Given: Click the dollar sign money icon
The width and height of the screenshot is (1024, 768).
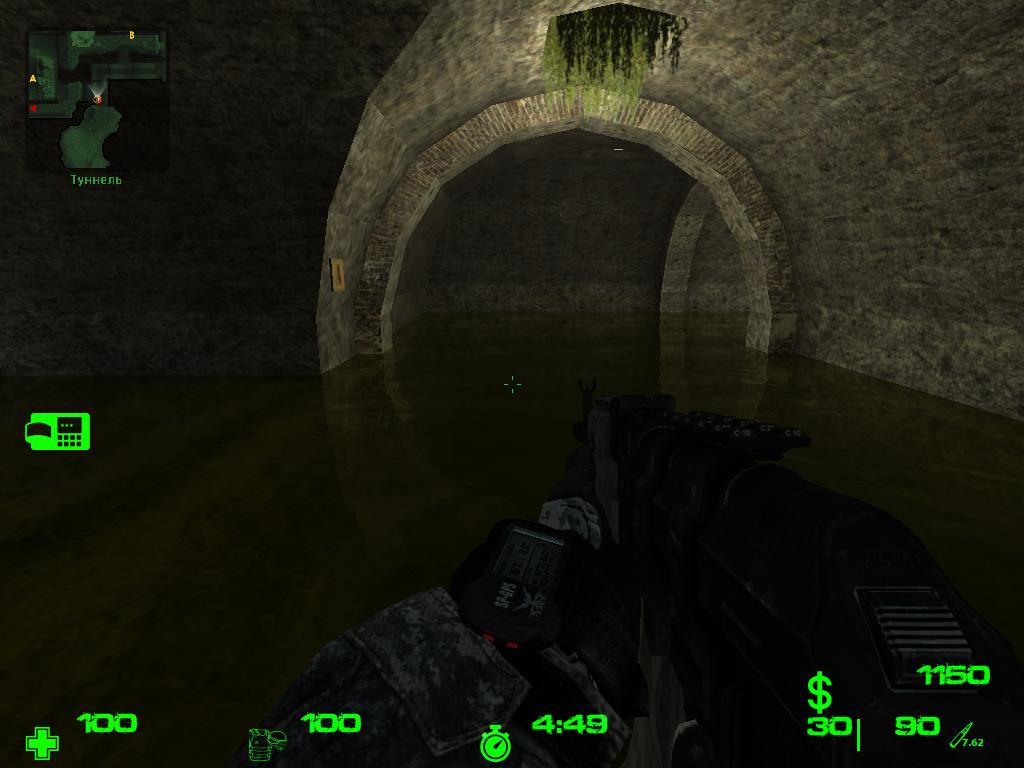Looking at the screenshot, I should (x=819, y=692).
